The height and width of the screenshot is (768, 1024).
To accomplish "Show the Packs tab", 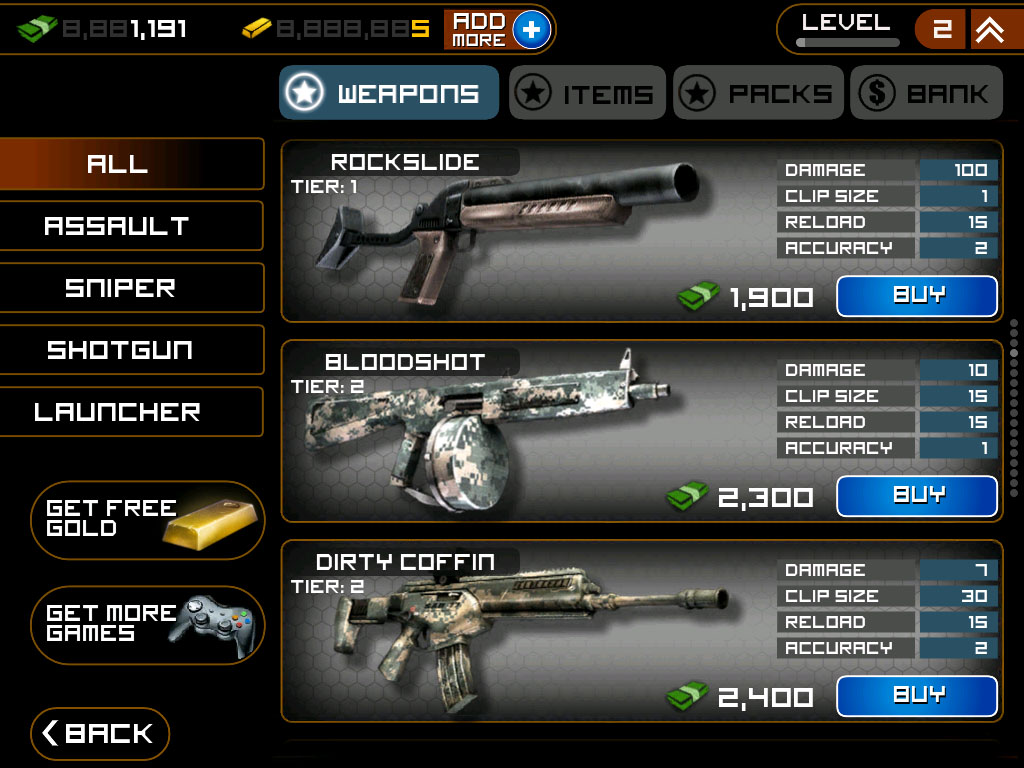I will (758, 93).
